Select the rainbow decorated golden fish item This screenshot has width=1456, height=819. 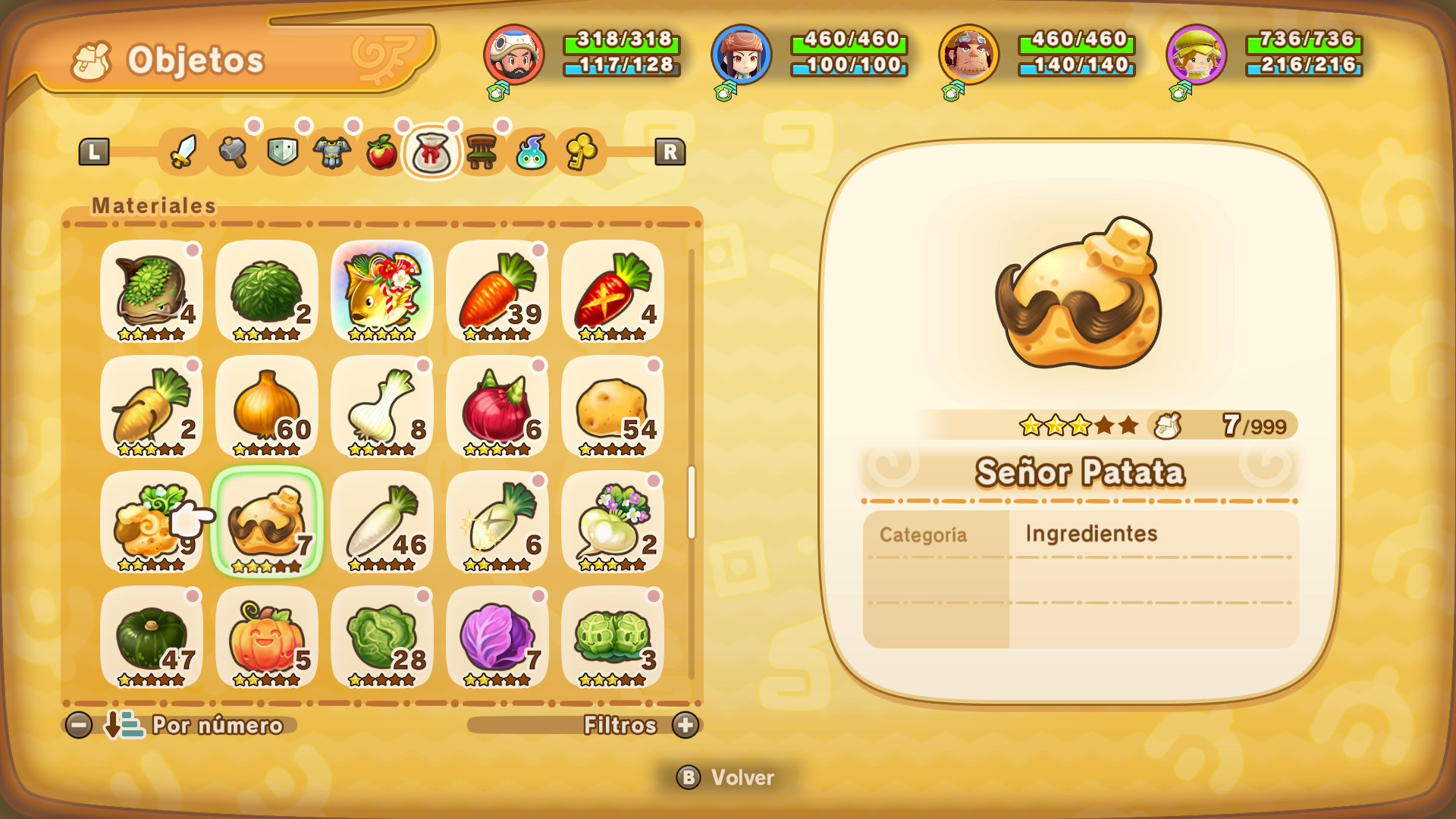click(x=382, y=292)
